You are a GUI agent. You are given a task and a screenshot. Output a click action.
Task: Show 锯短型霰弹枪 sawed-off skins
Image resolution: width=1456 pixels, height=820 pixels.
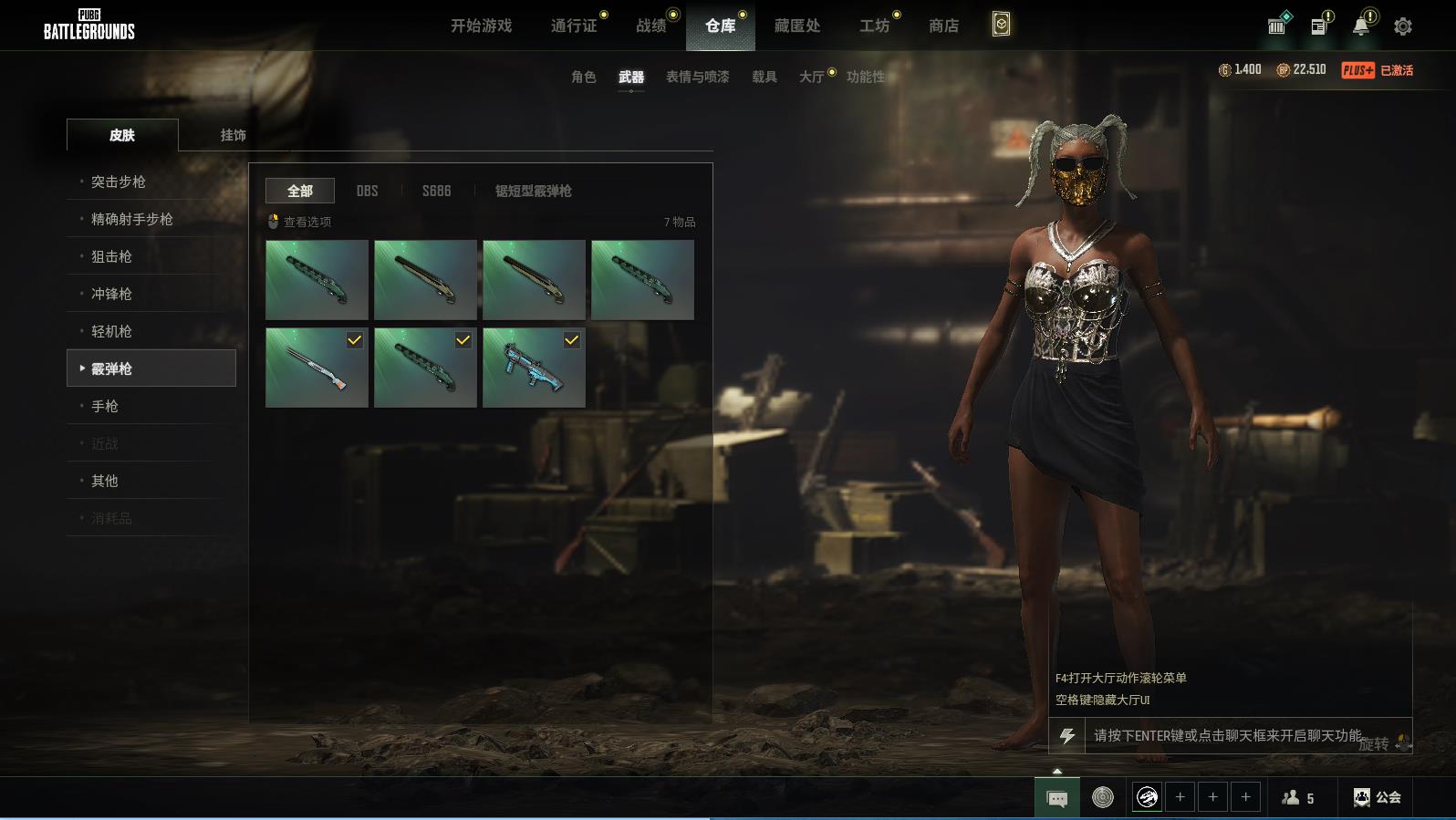coord(533,191)
